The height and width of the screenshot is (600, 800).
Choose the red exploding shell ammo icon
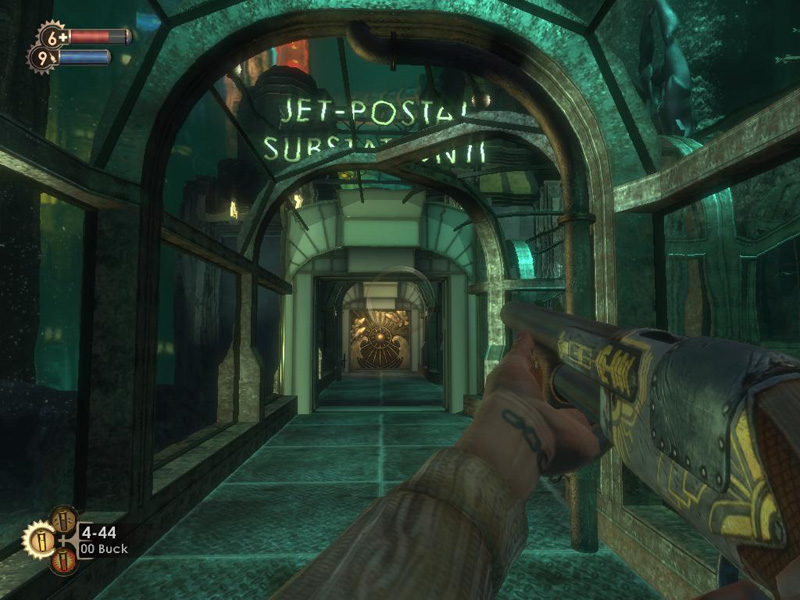coord(62,561)
